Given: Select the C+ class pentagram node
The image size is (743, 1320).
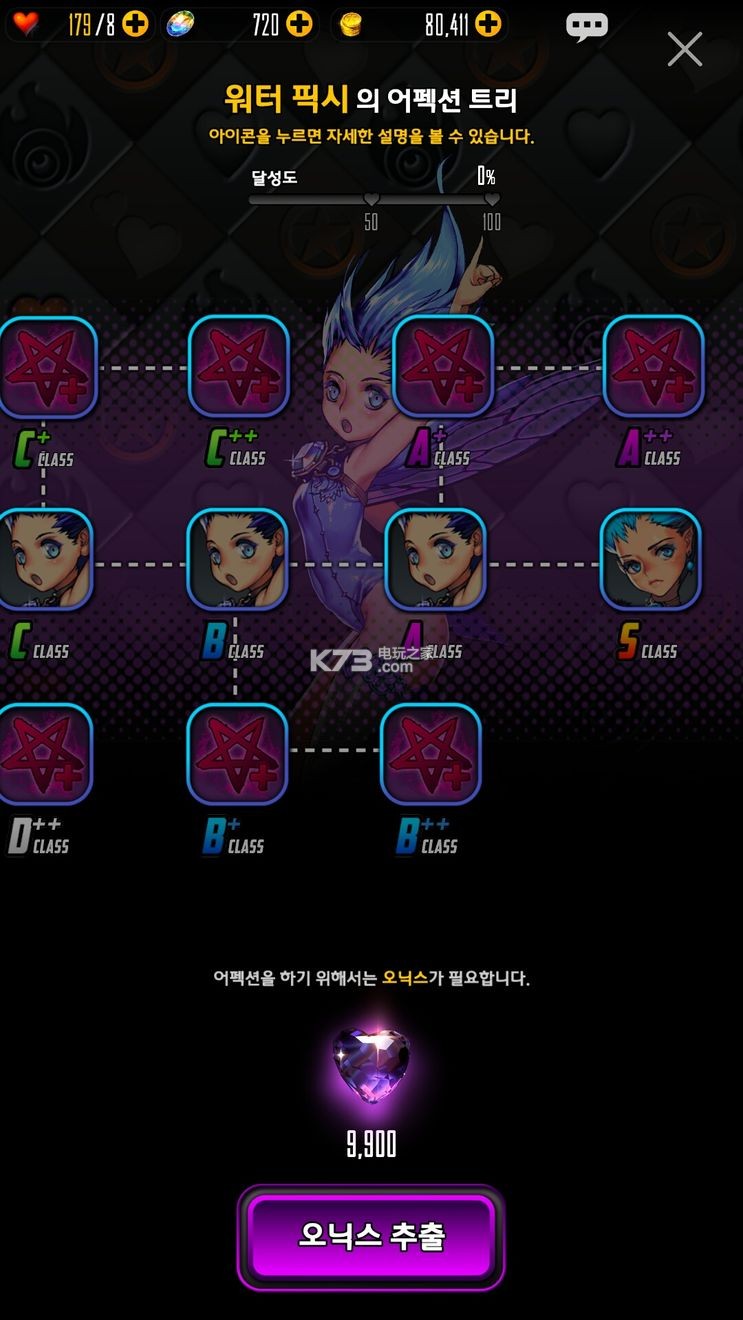Looking at the screenshot, I should click(47, 367).
